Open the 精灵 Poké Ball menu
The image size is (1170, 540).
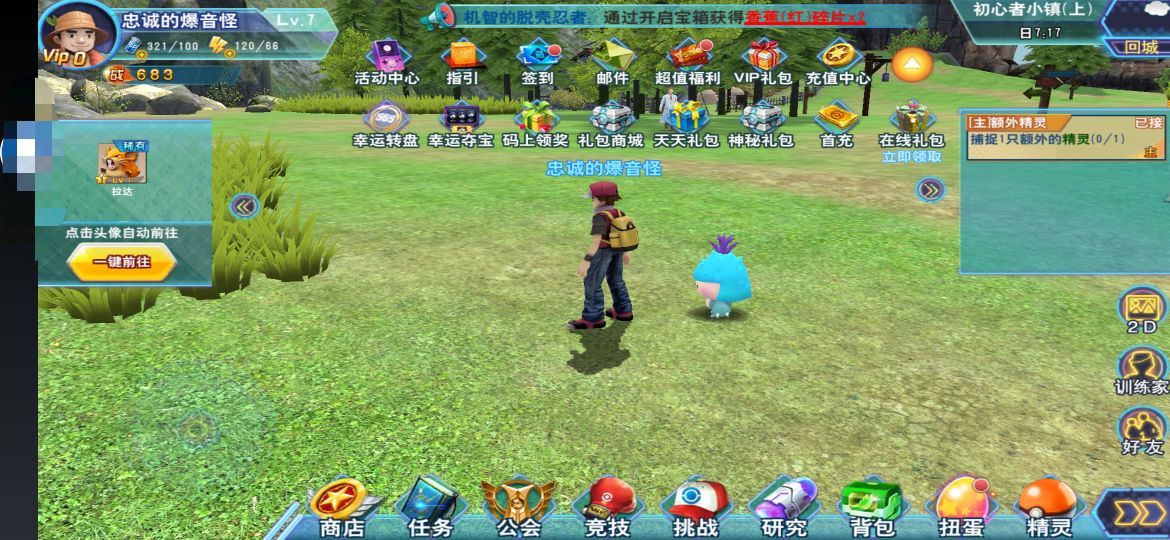1048,506
